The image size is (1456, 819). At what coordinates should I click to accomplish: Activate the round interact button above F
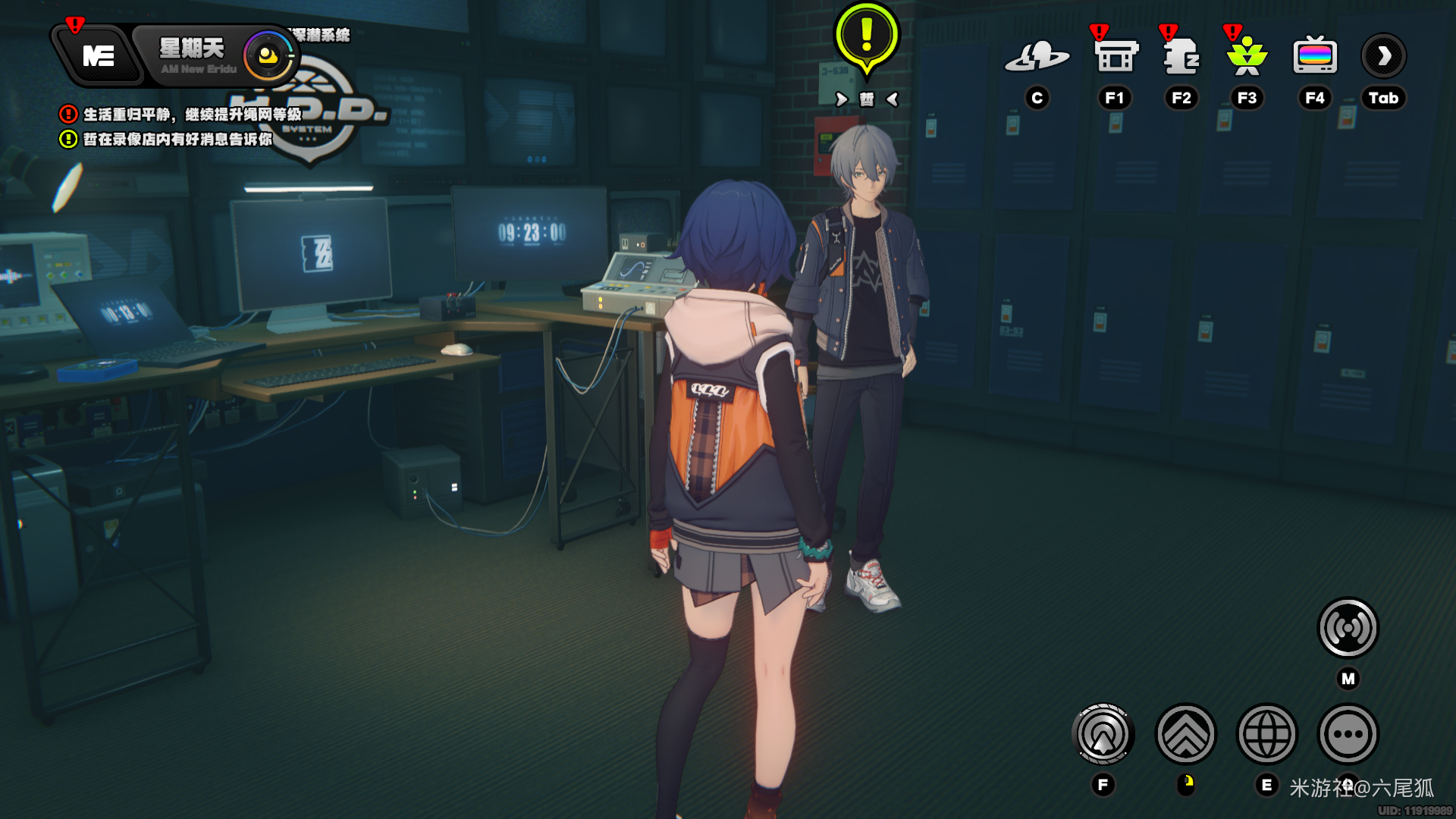1103,734
